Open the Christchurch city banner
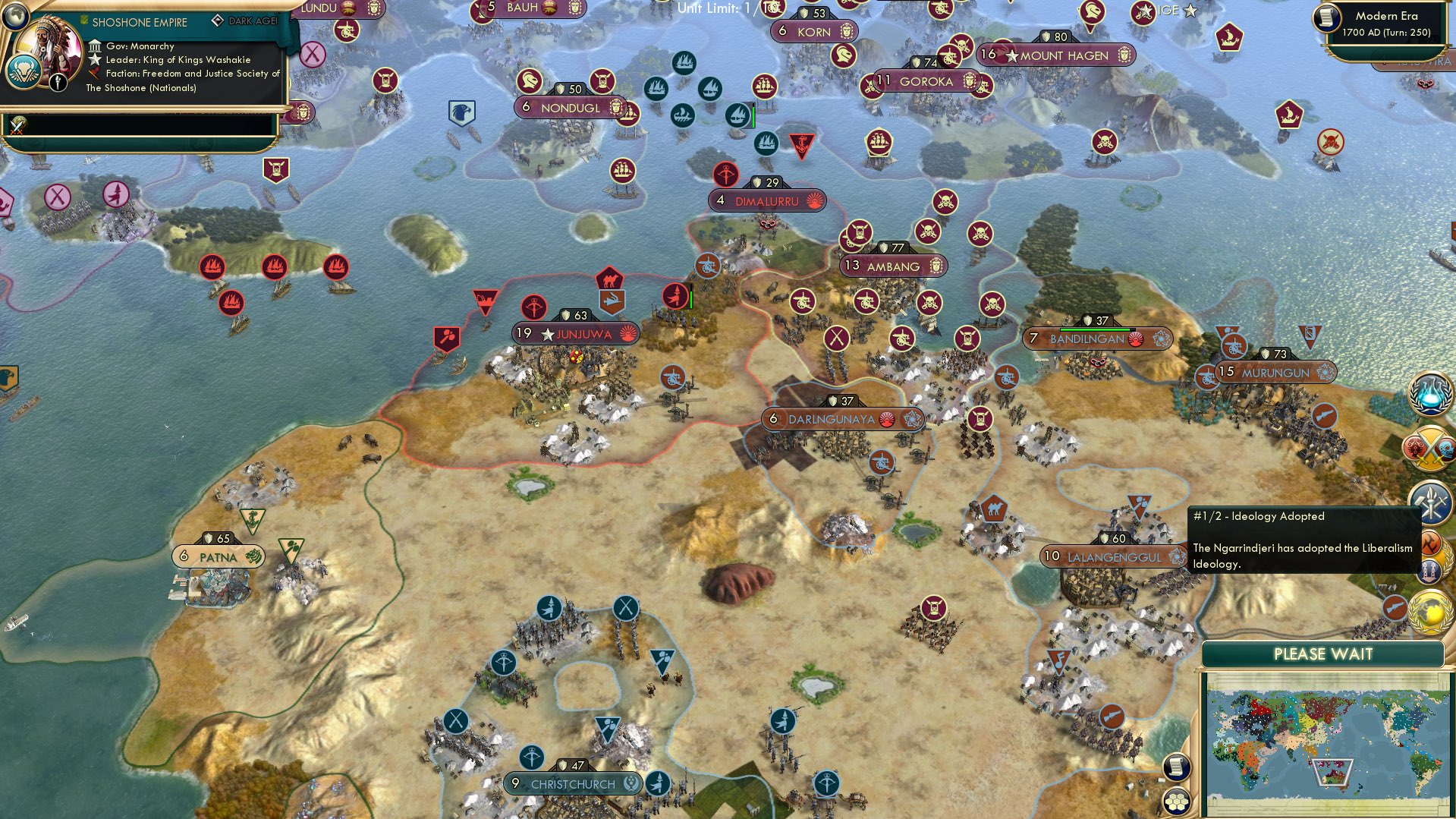 pyautogui.click(x=573, y=784)
